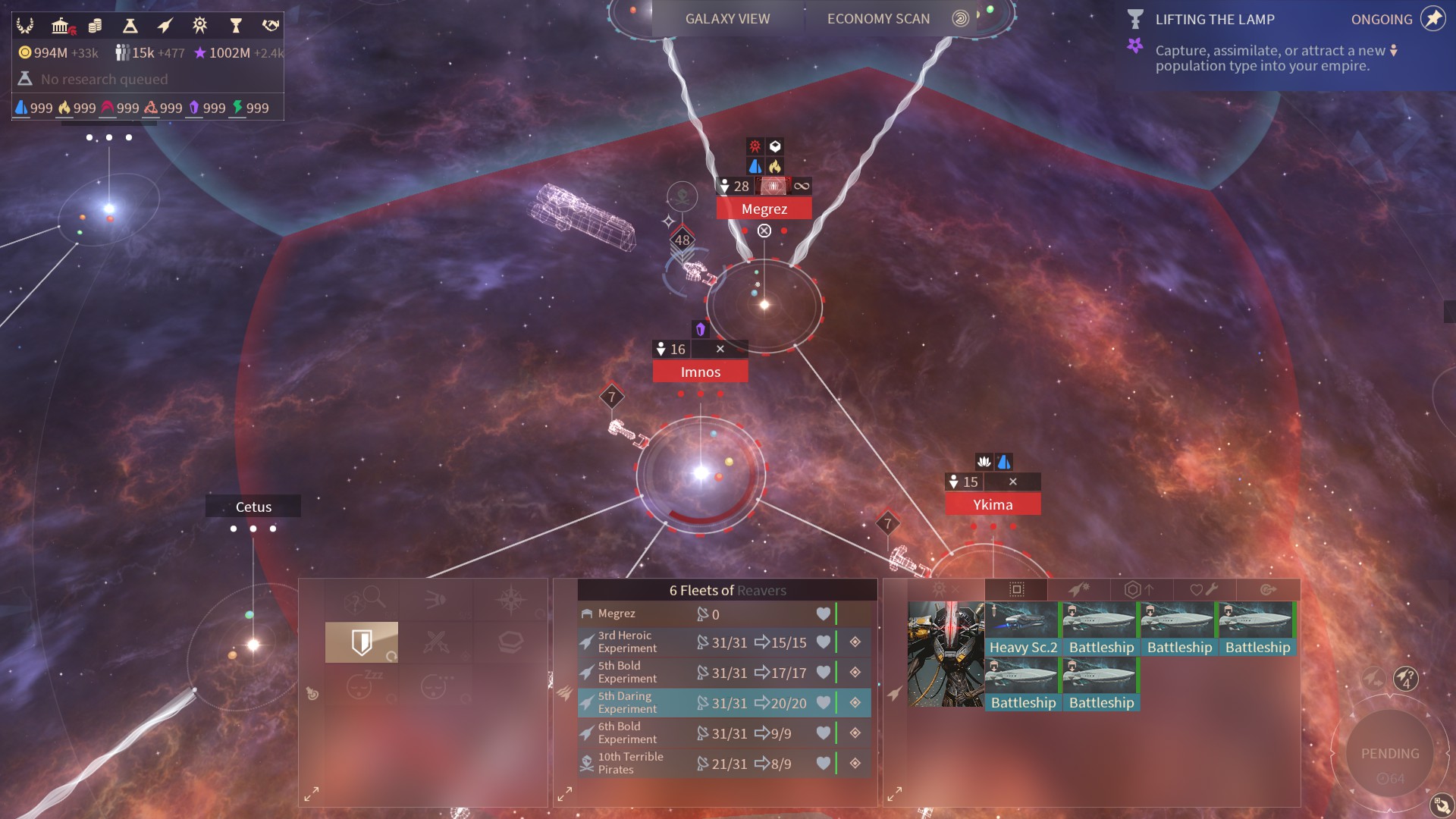Select the Cetus system label

tap(253, 507)
